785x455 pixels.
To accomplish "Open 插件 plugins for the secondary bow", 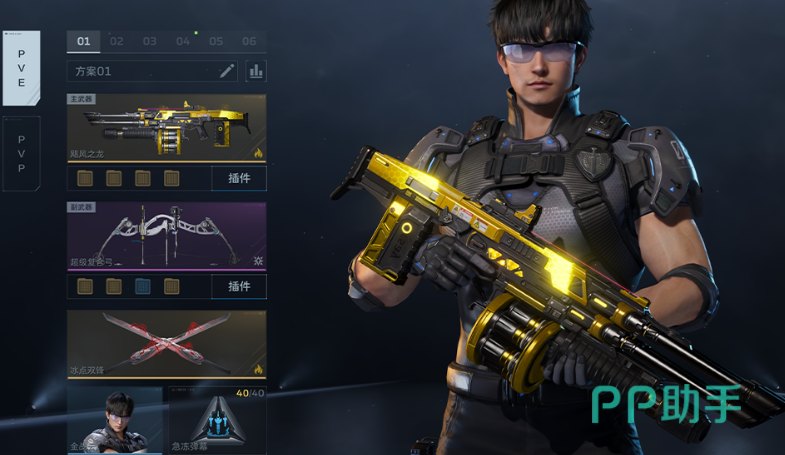I will point(239,287).
